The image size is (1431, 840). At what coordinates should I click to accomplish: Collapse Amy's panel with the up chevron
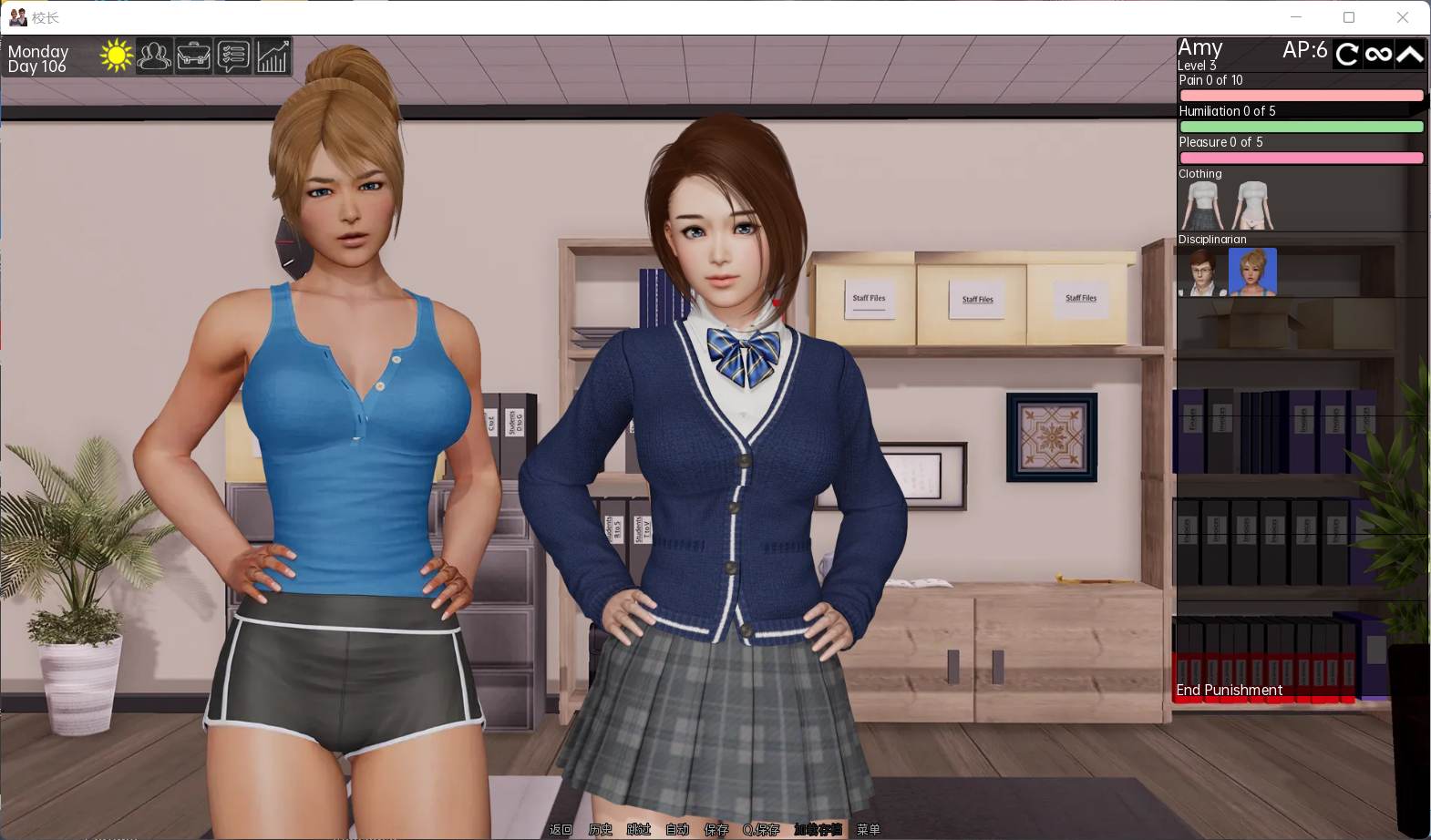(1409, 54)
